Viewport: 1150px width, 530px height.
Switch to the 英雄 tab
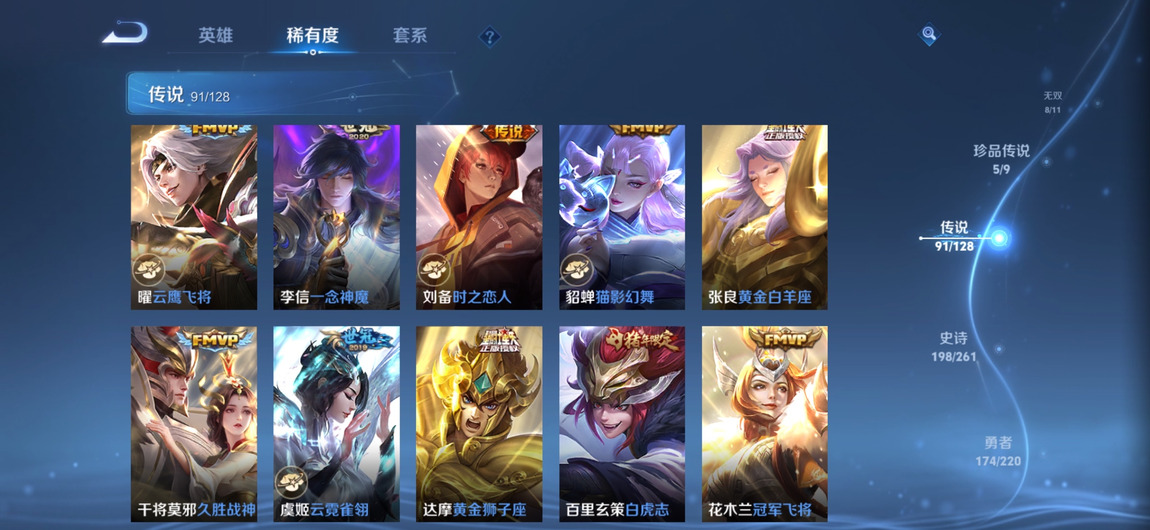click(215, 35)
